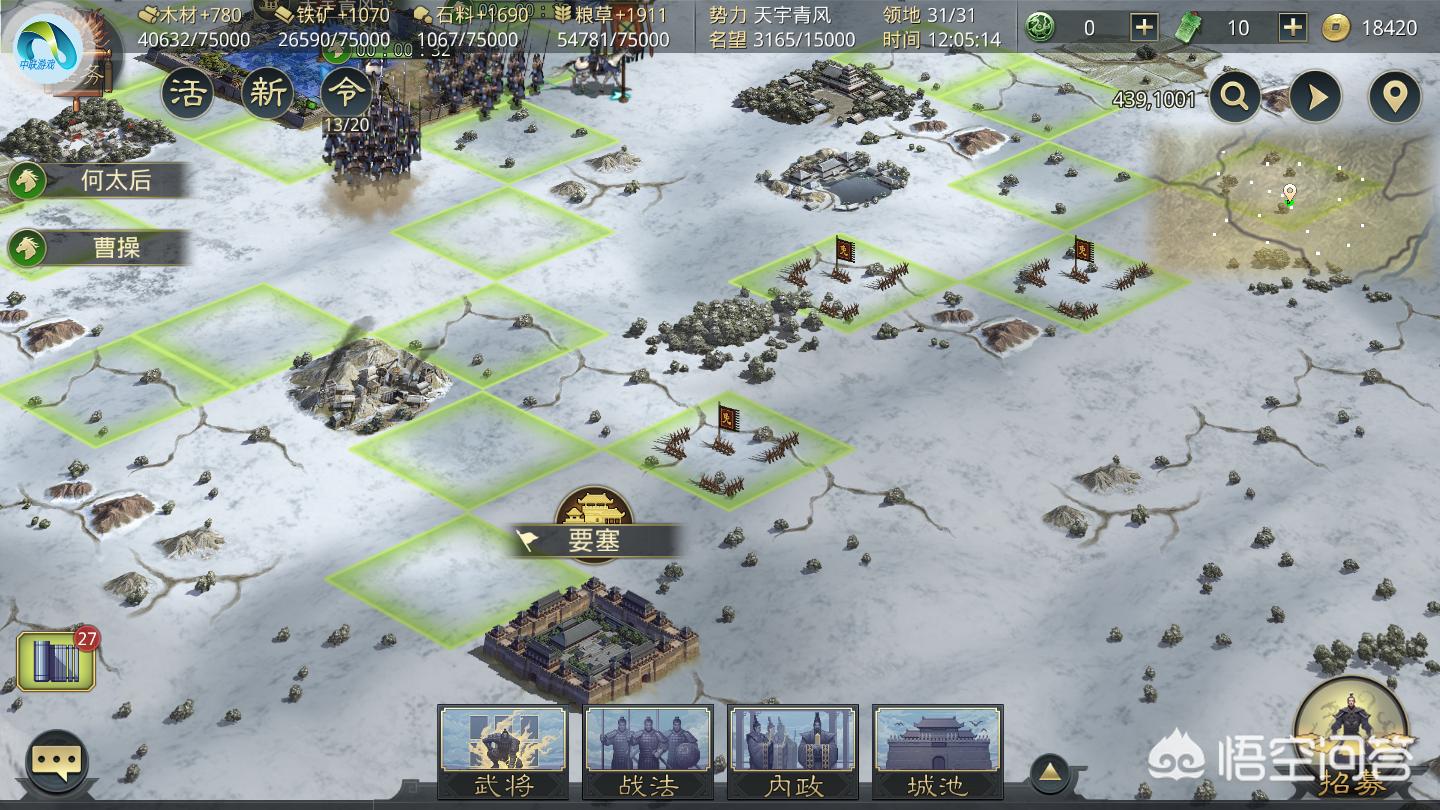1440x810 pixels.
Task: Open the chat speech bubble
Action: click(56, 764)
